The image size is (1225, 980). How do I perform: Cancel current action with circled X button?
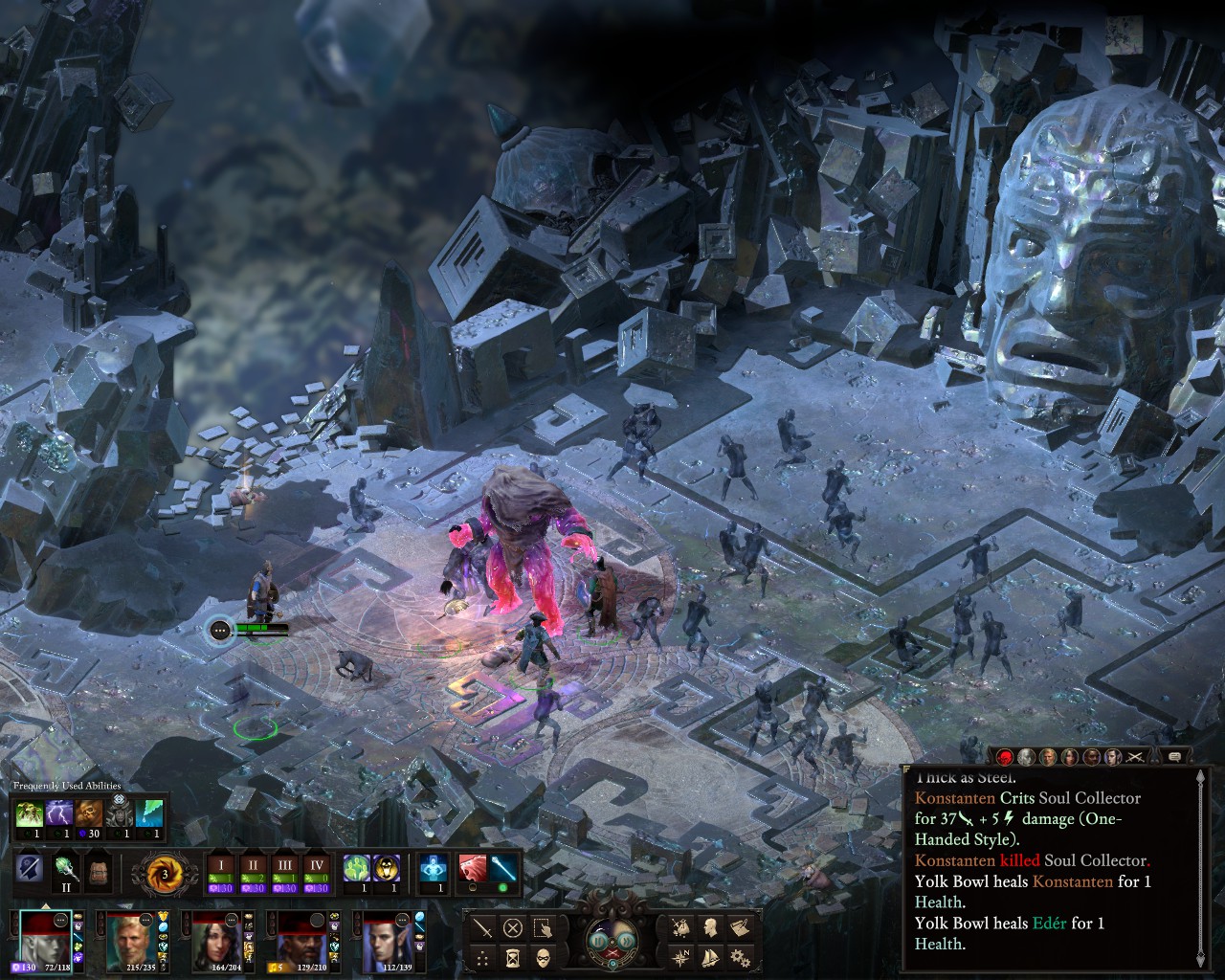click(513, 927)
